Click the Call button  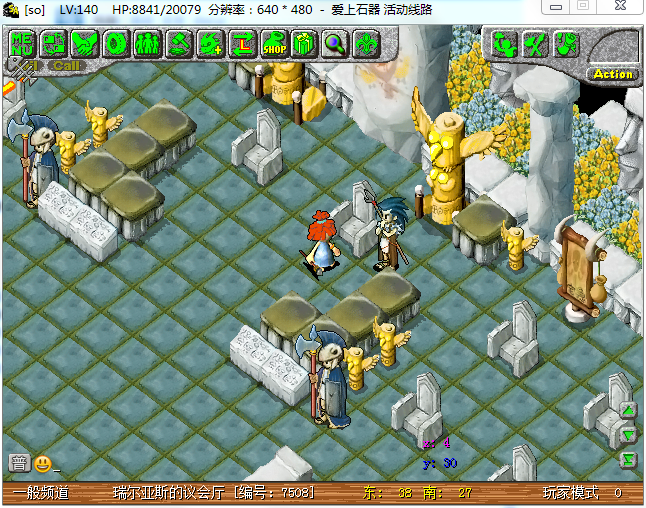click(66, 66)
